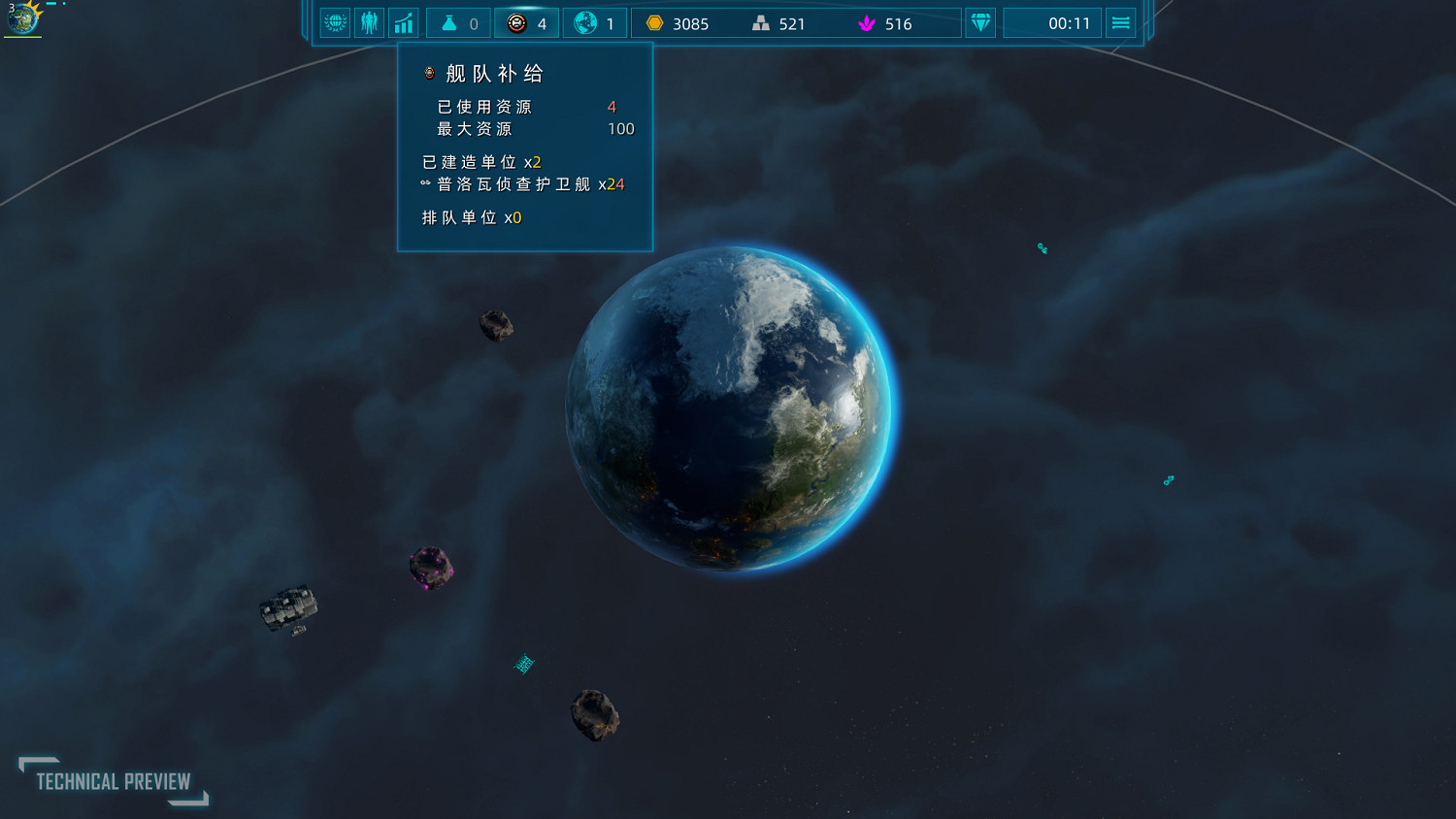Click the green progress bar under planet icon
This screenshot has height=819, width=1456.
point(22,37)
